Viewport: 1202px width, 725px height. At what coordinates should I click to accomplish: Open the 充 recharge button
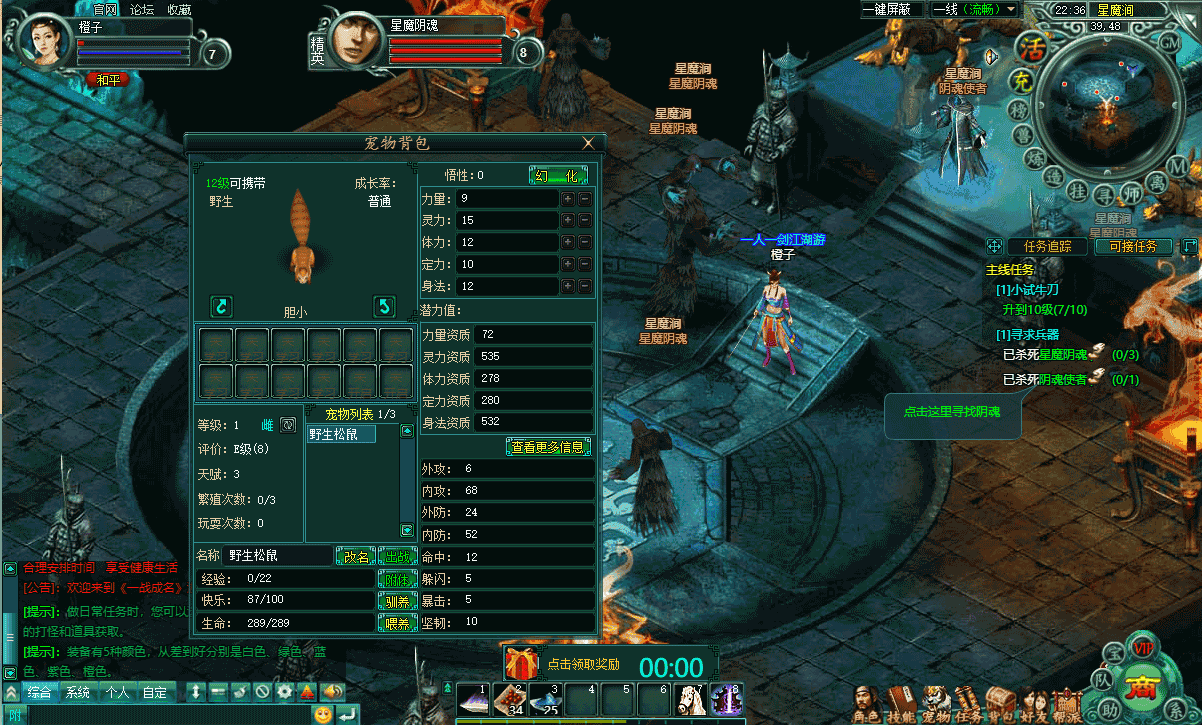coord(1019,80)
